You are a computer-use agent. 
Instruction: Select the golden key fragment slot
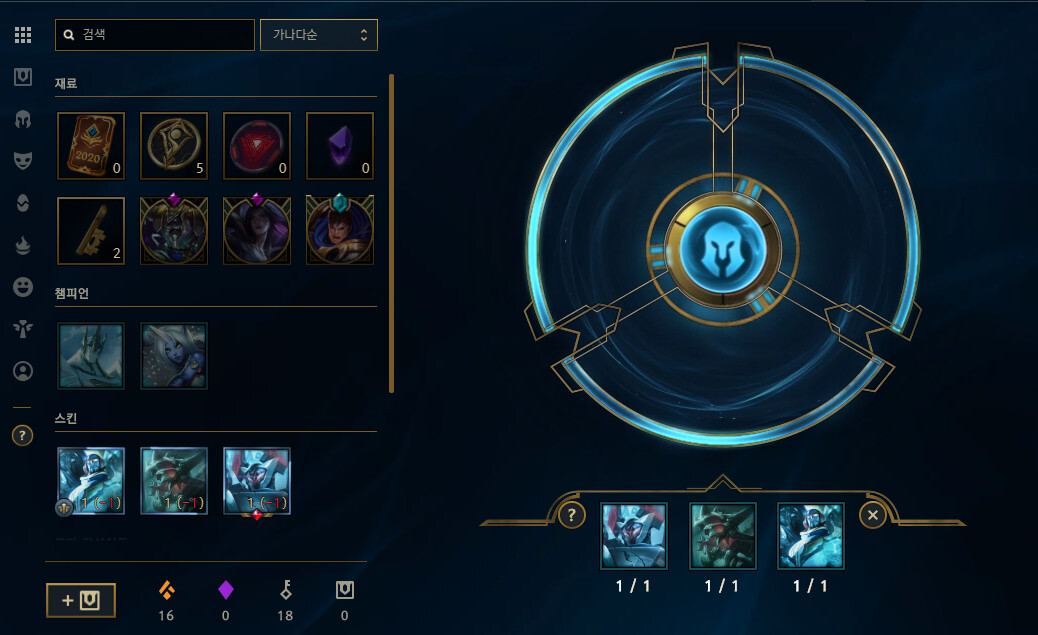click(91, 231)
